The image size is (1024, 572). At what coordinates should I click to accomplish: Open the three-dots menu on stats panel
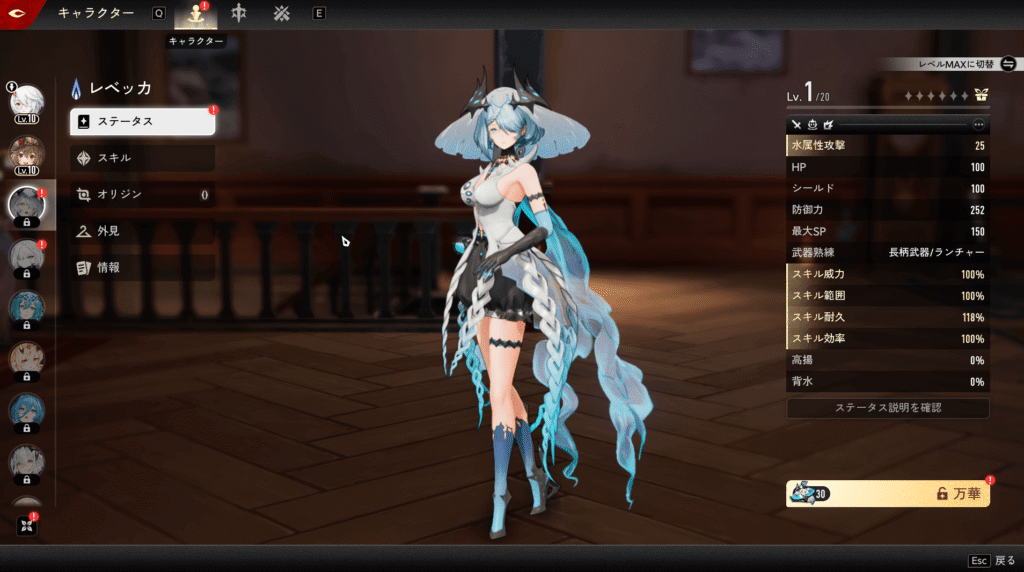978,125
